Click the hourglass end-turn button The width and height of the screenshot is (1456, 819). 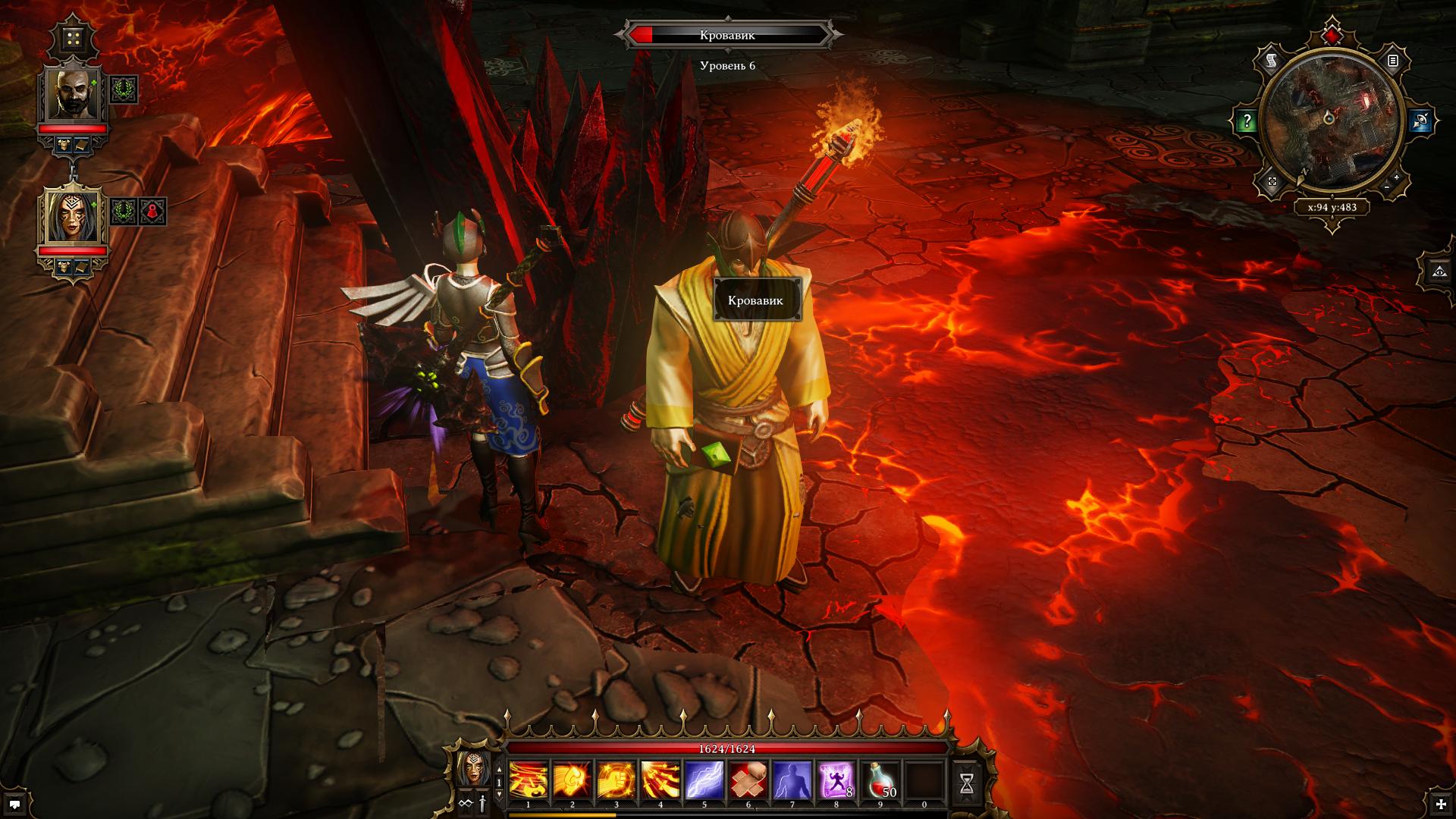[967, 783]
